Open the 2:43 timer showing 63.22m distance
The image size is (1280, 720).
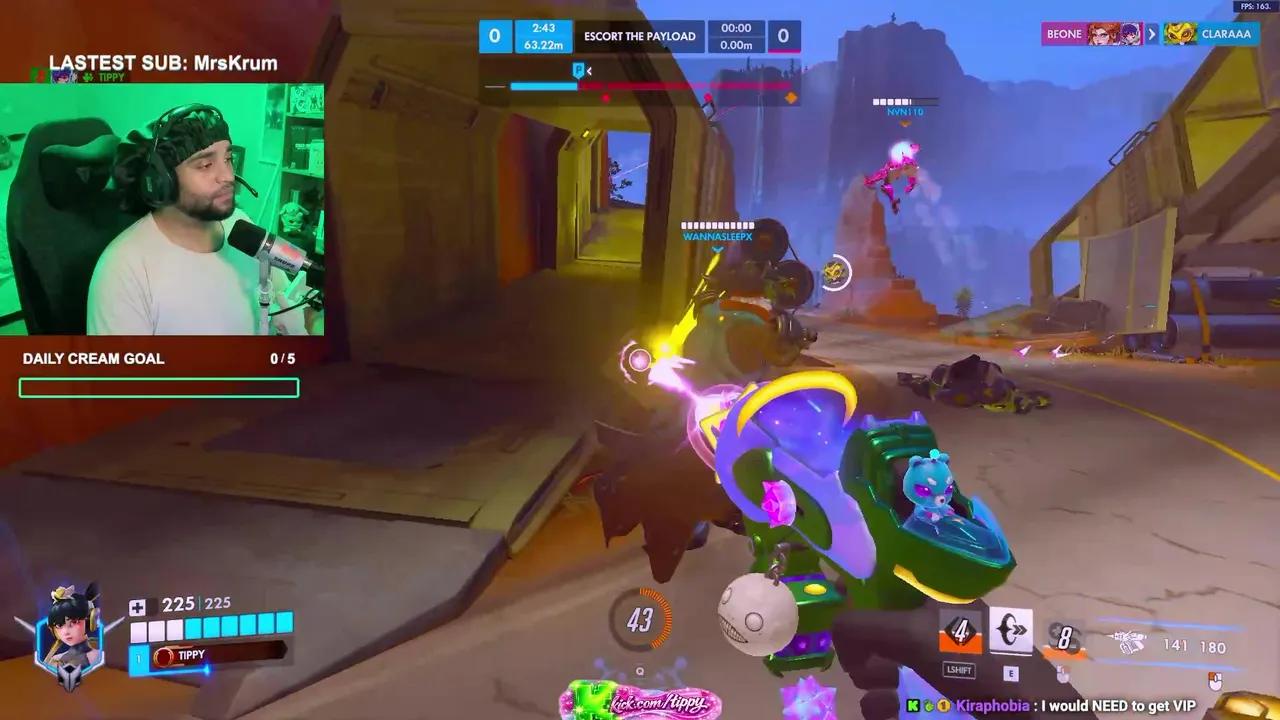(541, 36)
